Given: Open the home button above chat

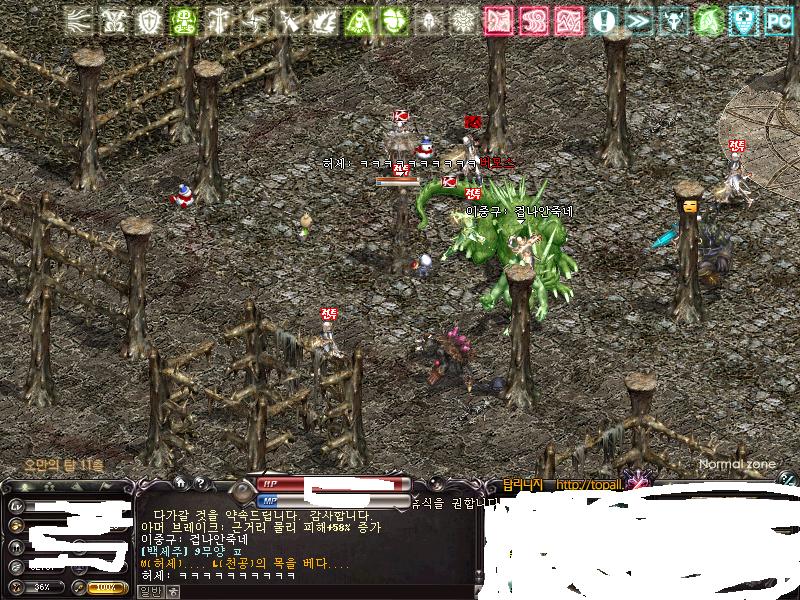Looking at the screenshot, I should pos(181,484).
